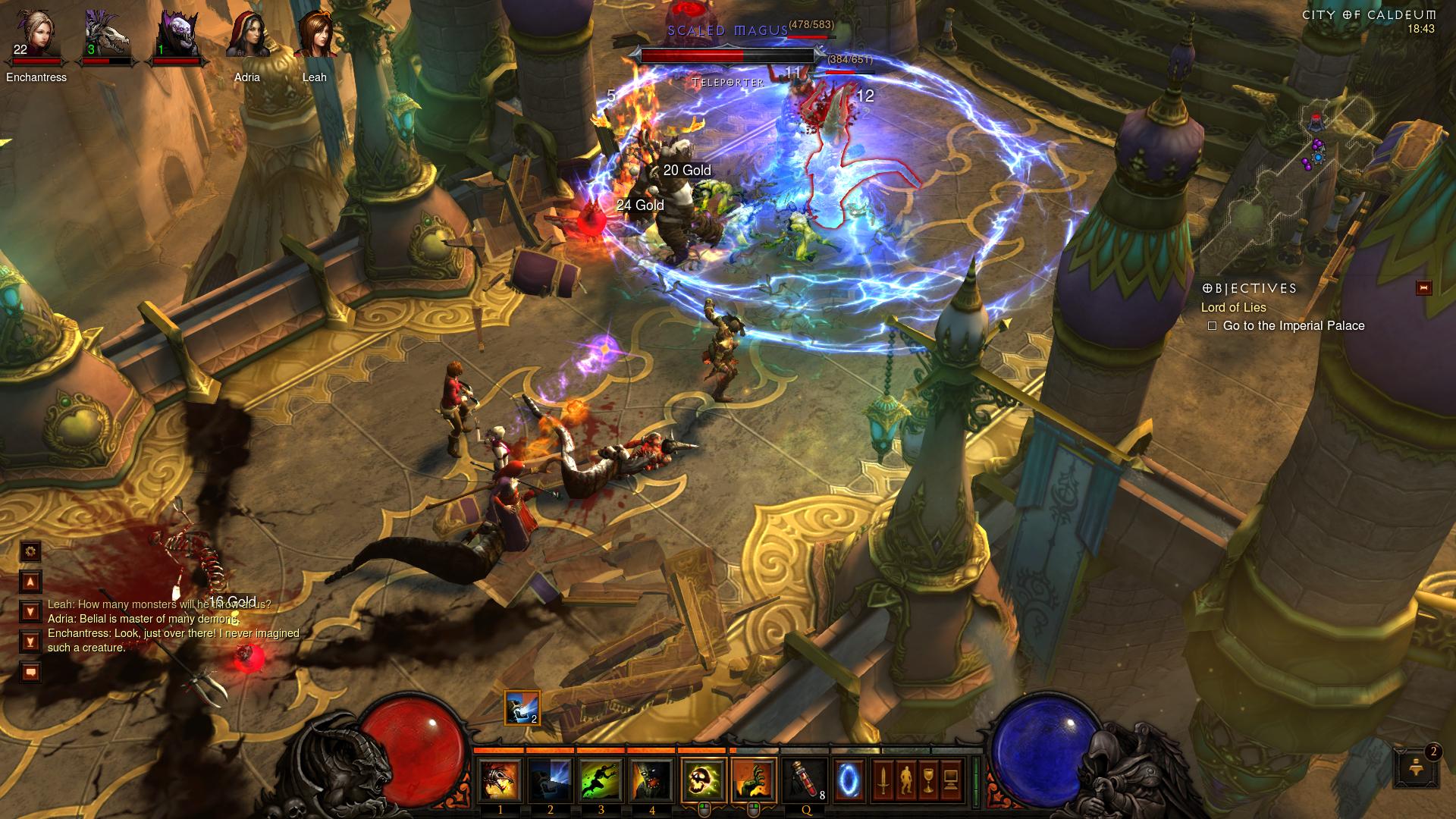Cast the green running-figure skill
The width and height of the screenshot is (1456, 819).
pyautogui.click(x=601, y=780)
